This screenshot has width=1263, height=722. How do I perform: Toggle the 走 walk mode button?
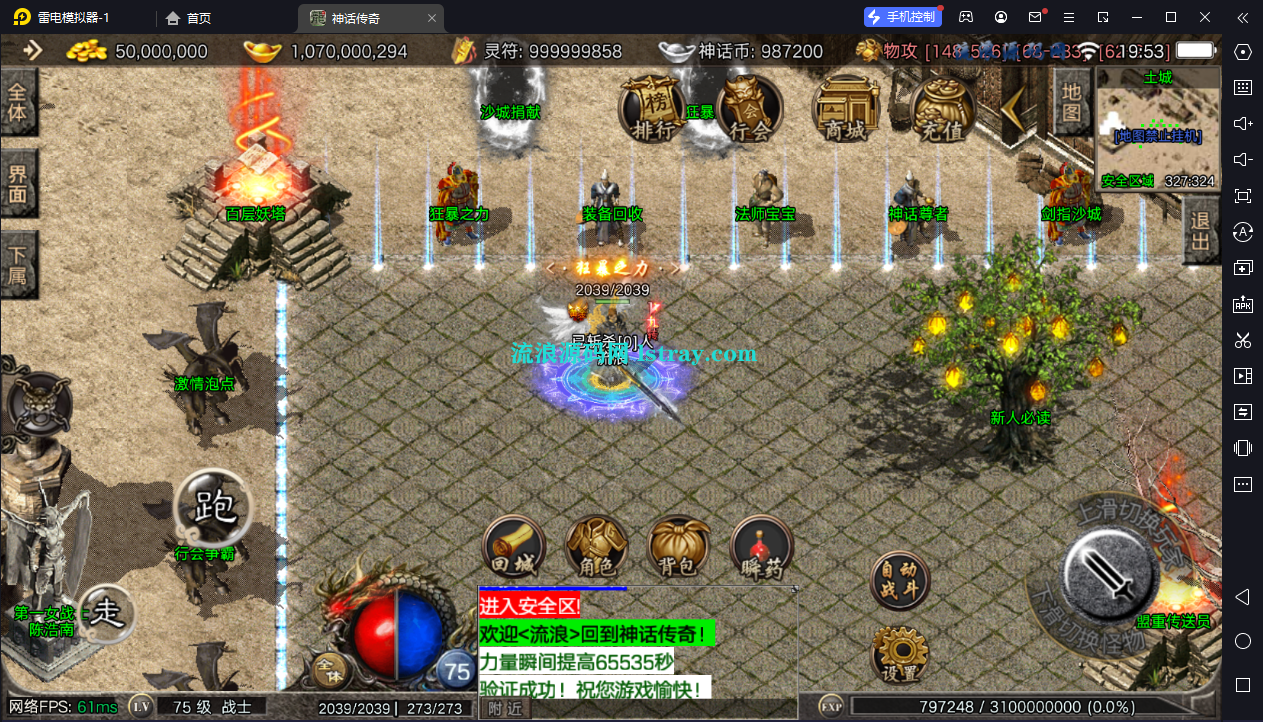106,612
